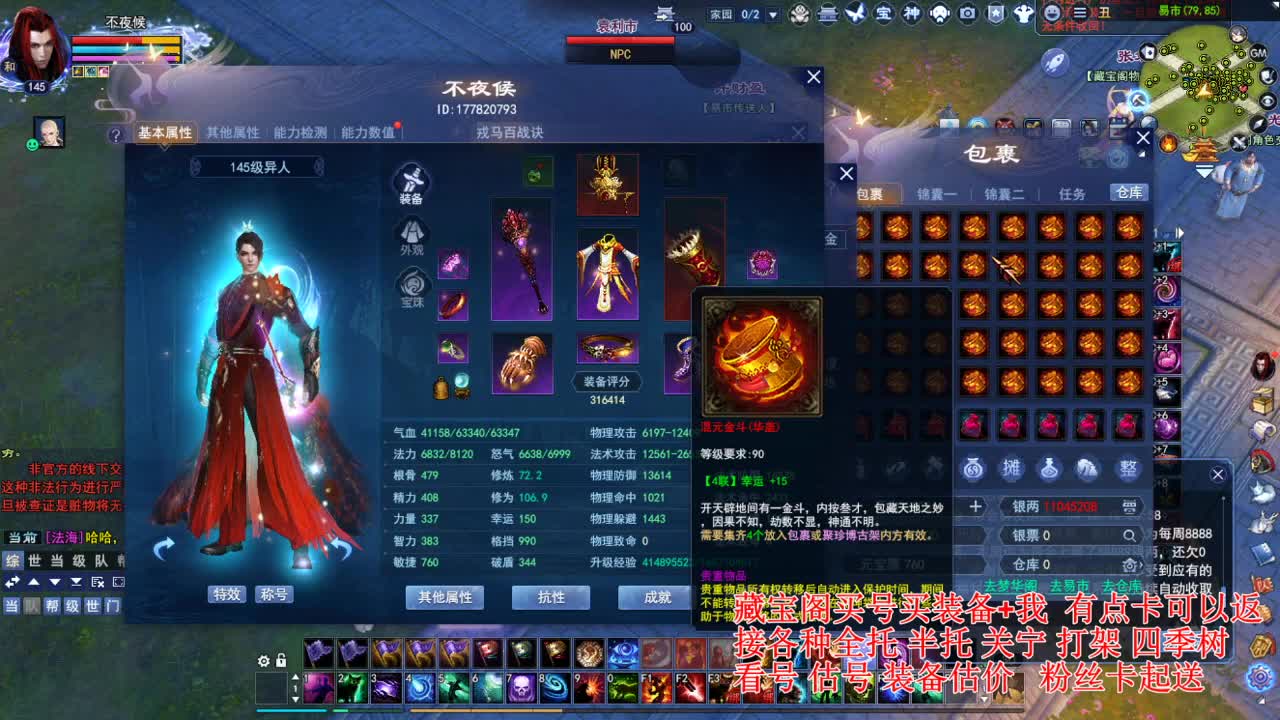Open the 去梦华阁 link
1280x720 pixels.
(1011, 586)
